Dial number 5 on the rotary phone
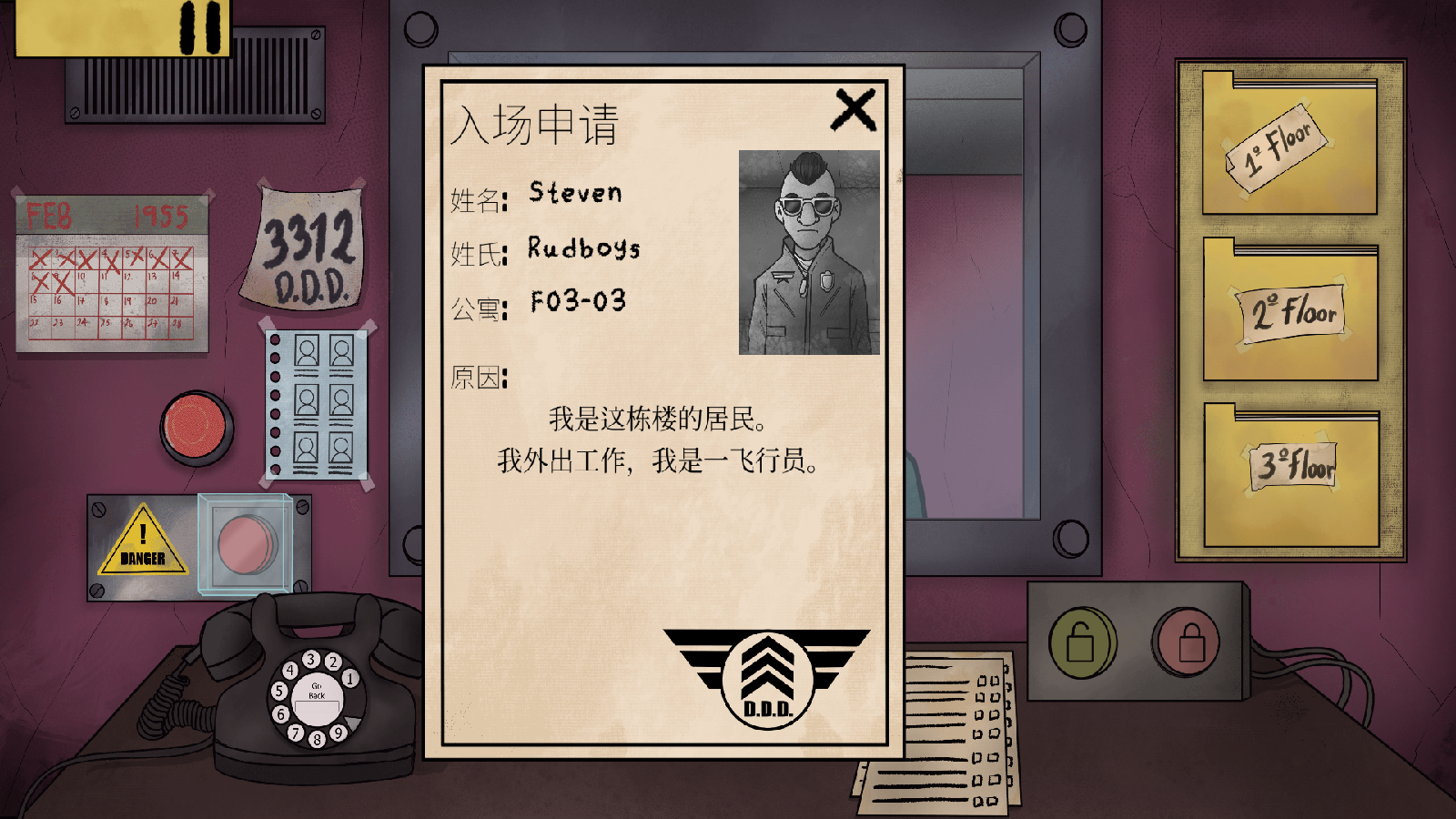The width and height of the screenshot is (1456, 819). [x=279, y=692]
